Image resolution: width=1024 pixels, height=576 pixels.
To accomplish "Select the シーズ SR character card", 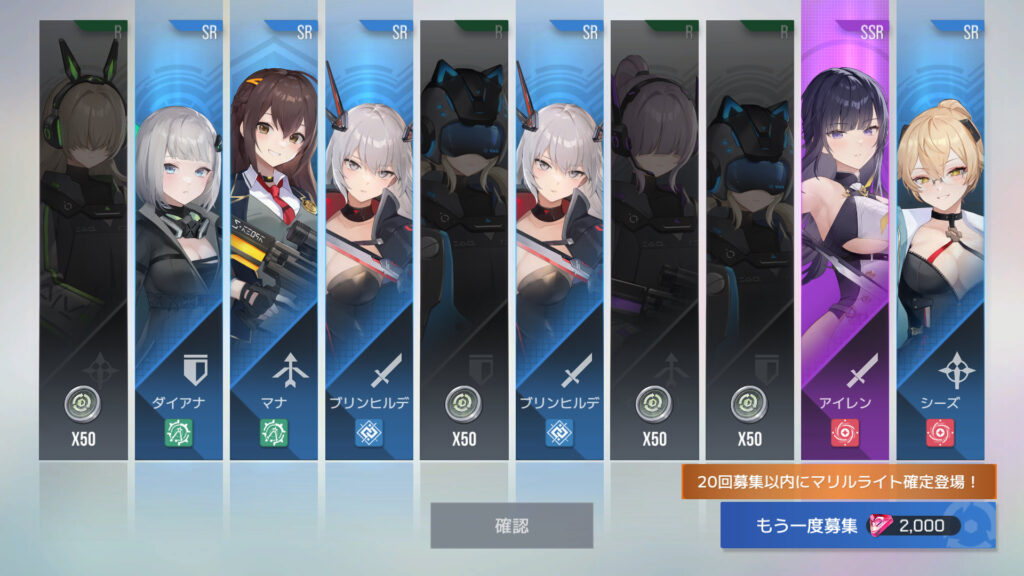I will [x=940, y=240].
